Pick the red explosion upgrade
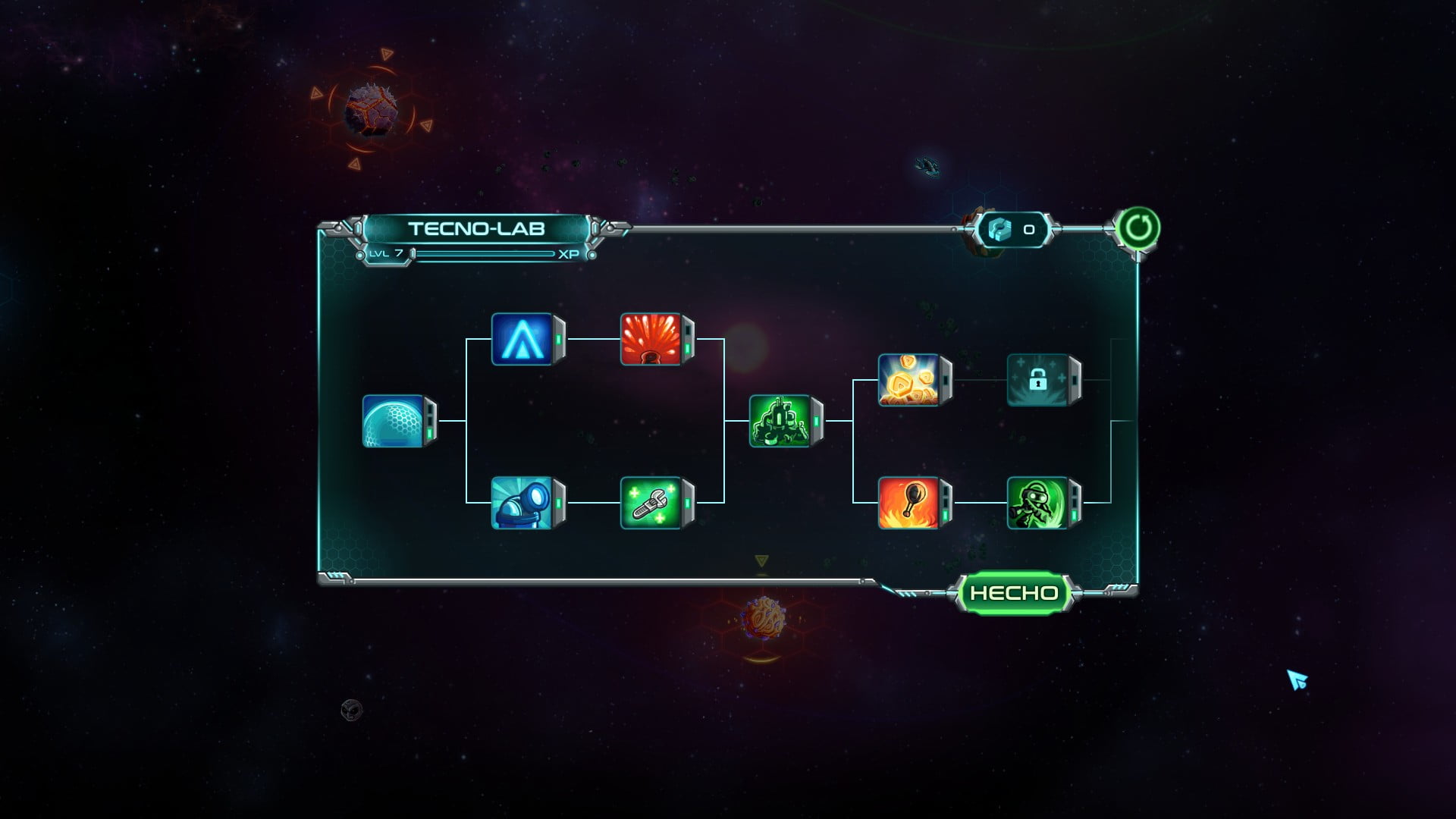The height and width of the screenshot is (819, 1456). coord(651,339)
